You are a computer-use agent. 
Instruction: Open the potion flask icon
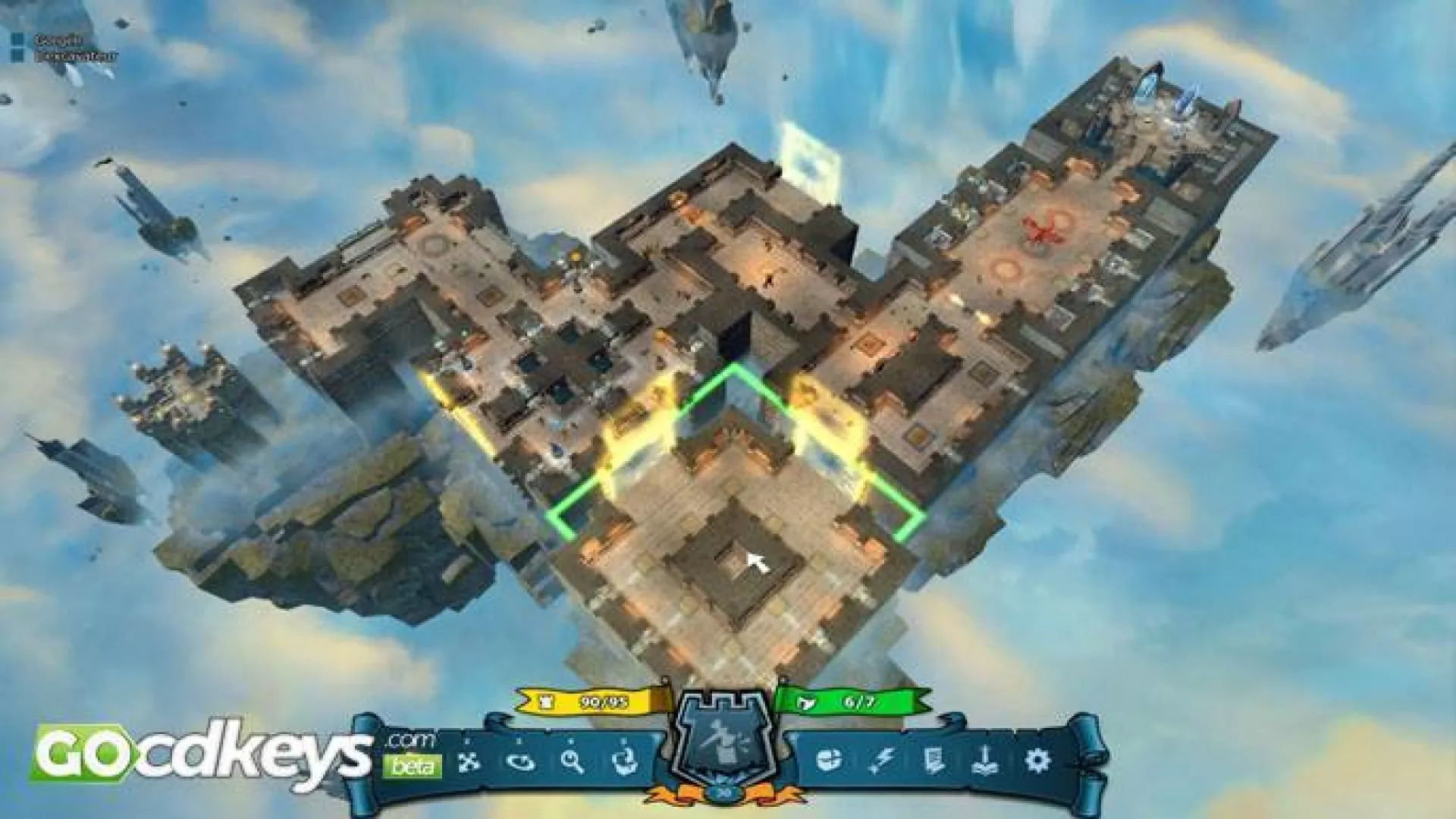pyautogui.click(x=625, y=761)
